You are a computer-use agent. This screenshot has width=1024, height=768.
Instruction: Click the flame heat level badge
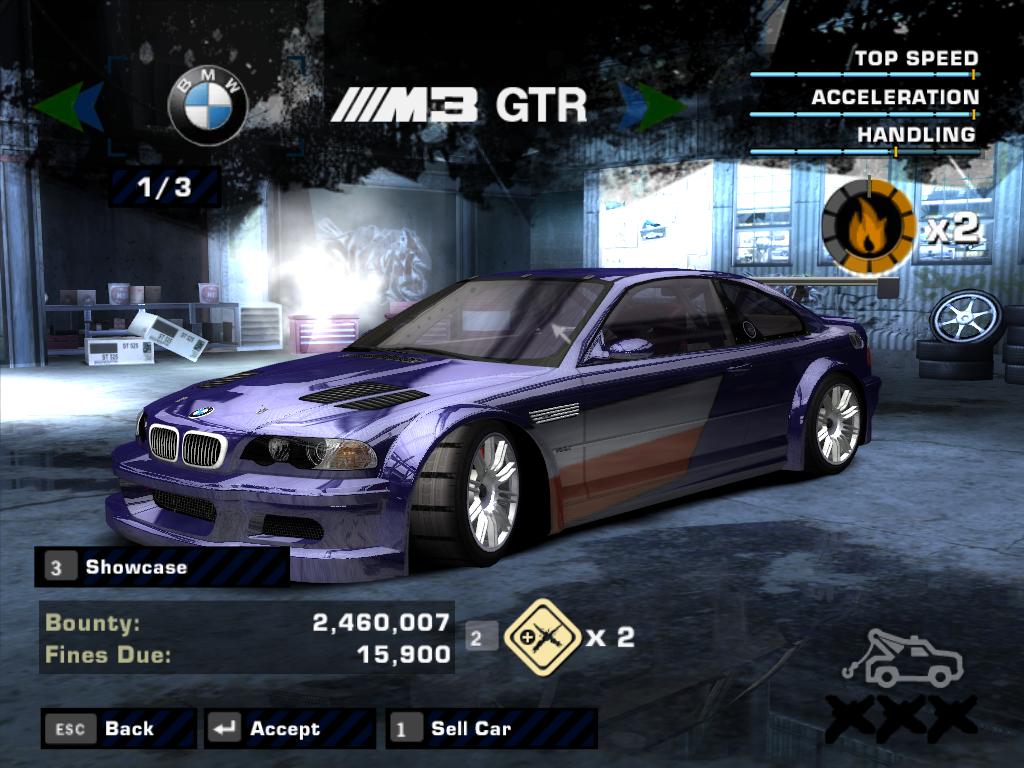point(868,227)
